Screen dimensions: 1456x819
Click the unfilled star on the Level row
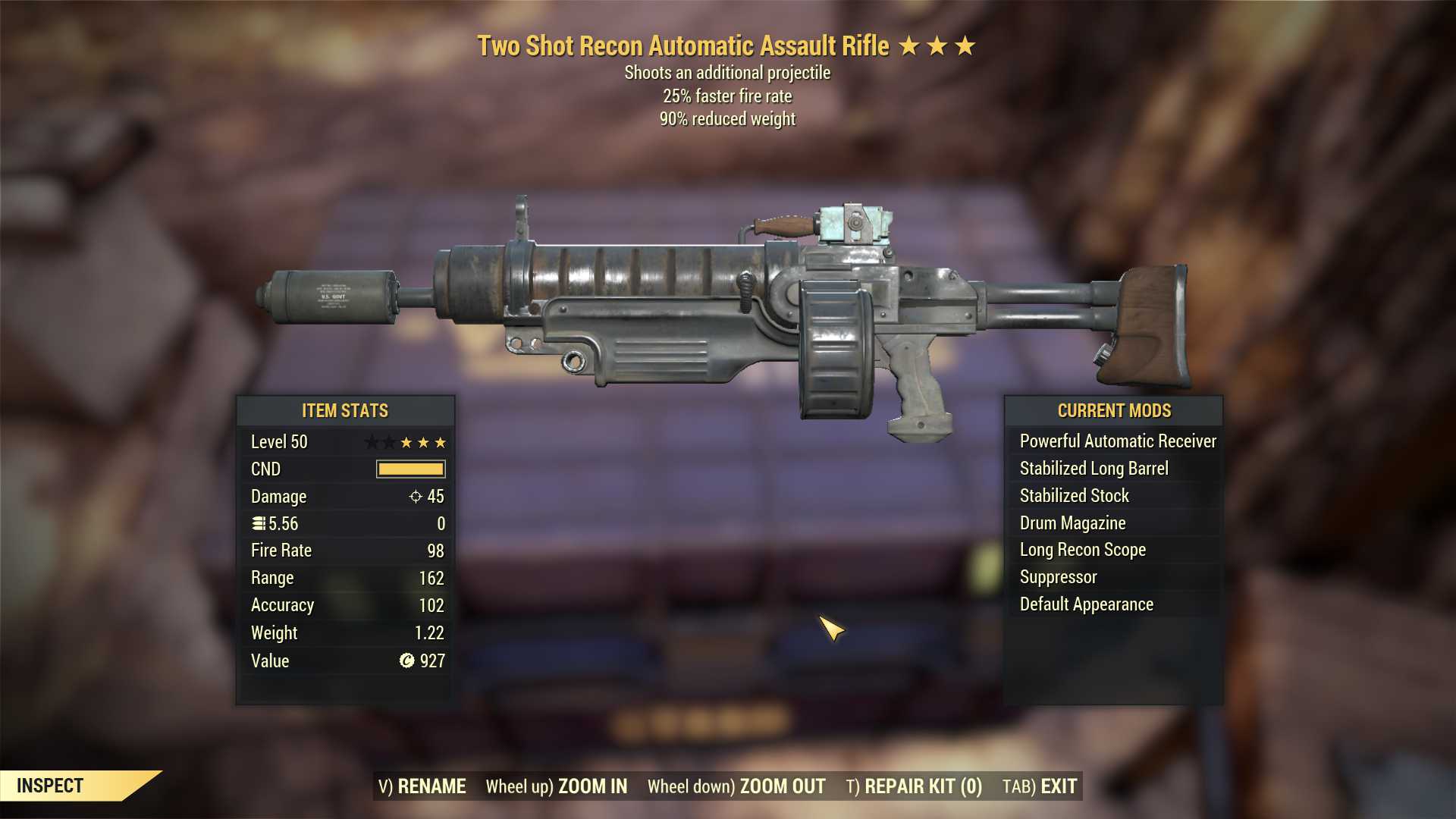[x=369, y=441]
